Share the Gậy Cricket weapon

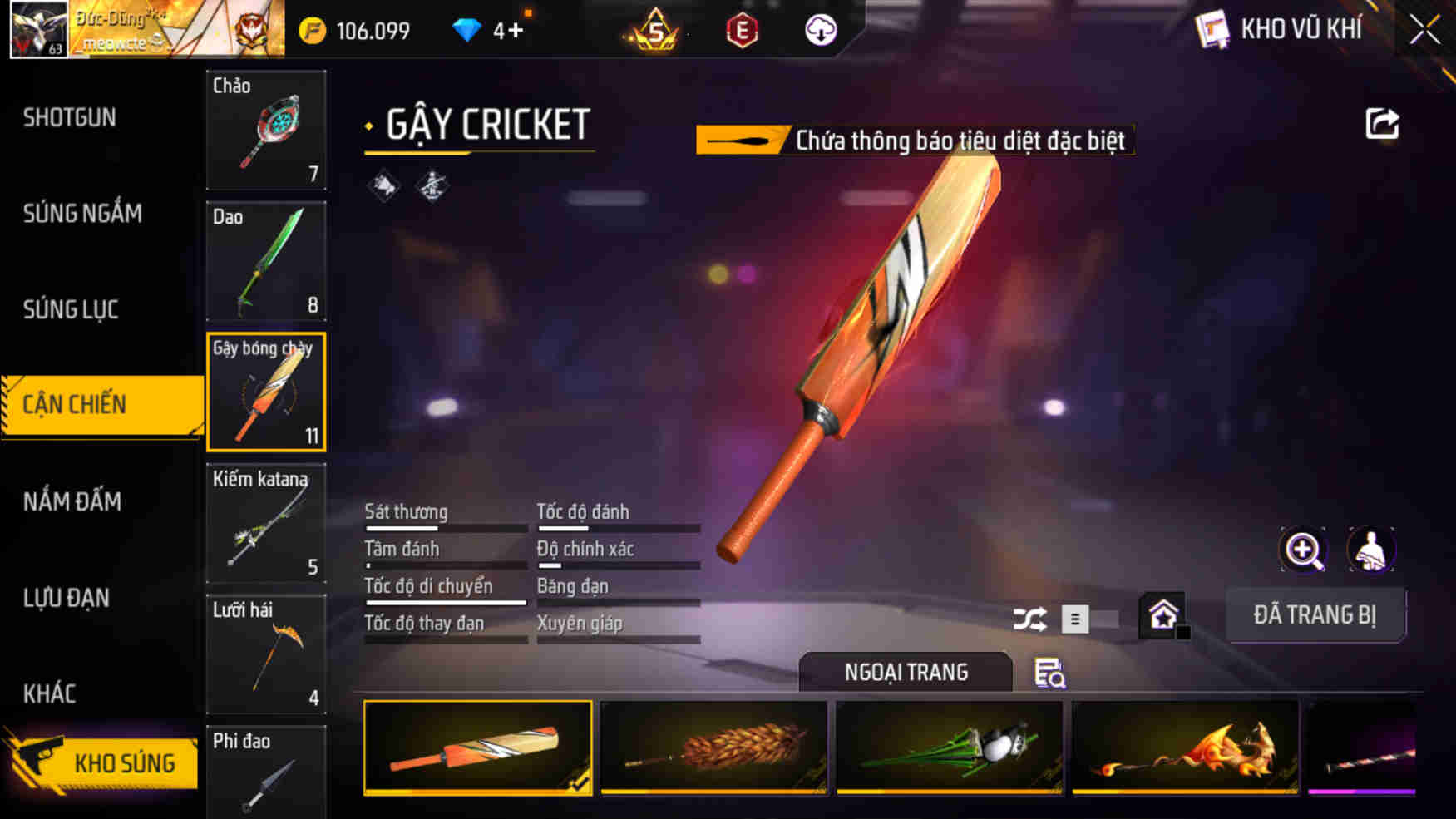(1382, 123)
